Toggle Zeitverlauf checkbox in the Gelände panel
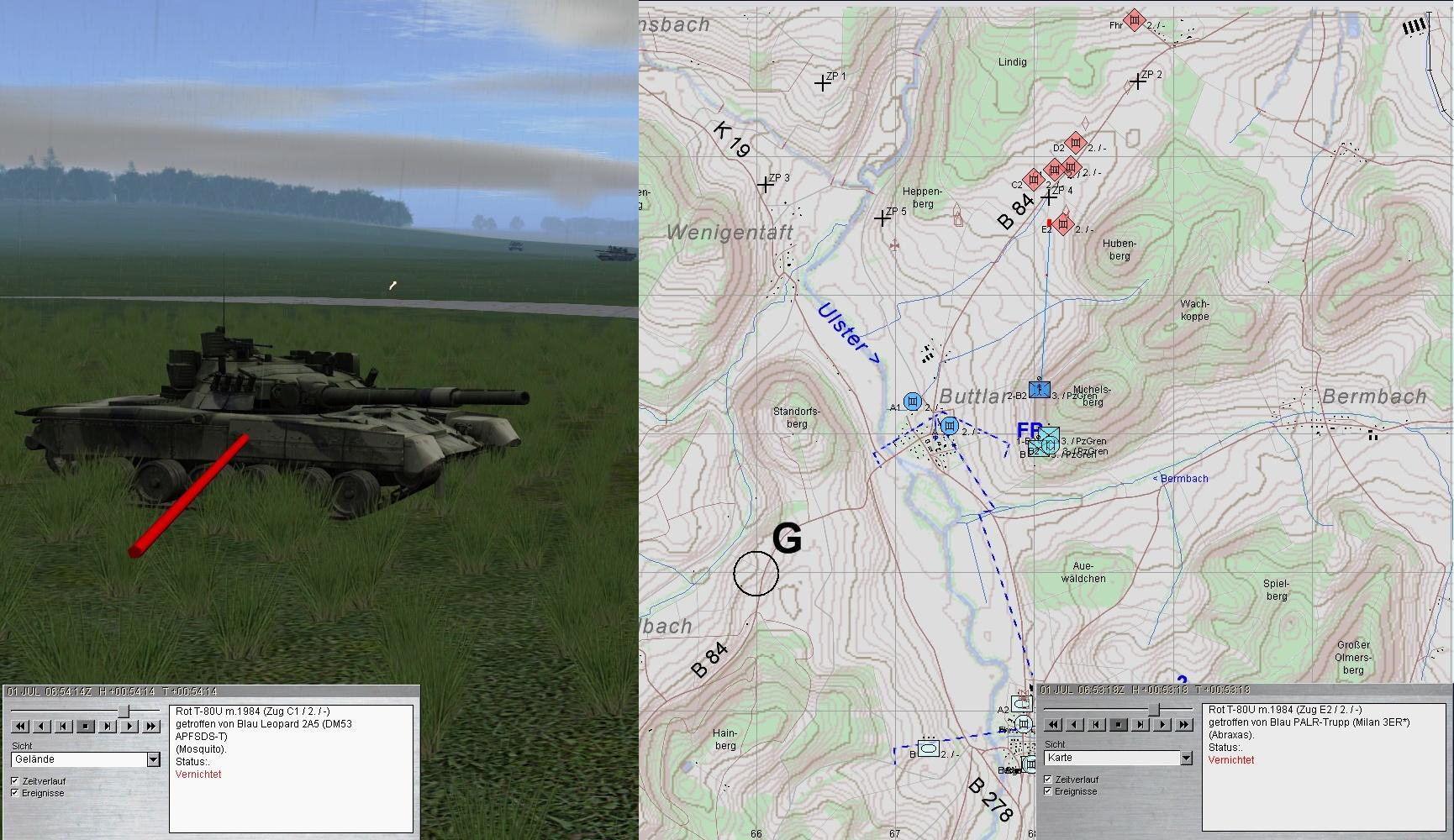 (15, 781)
